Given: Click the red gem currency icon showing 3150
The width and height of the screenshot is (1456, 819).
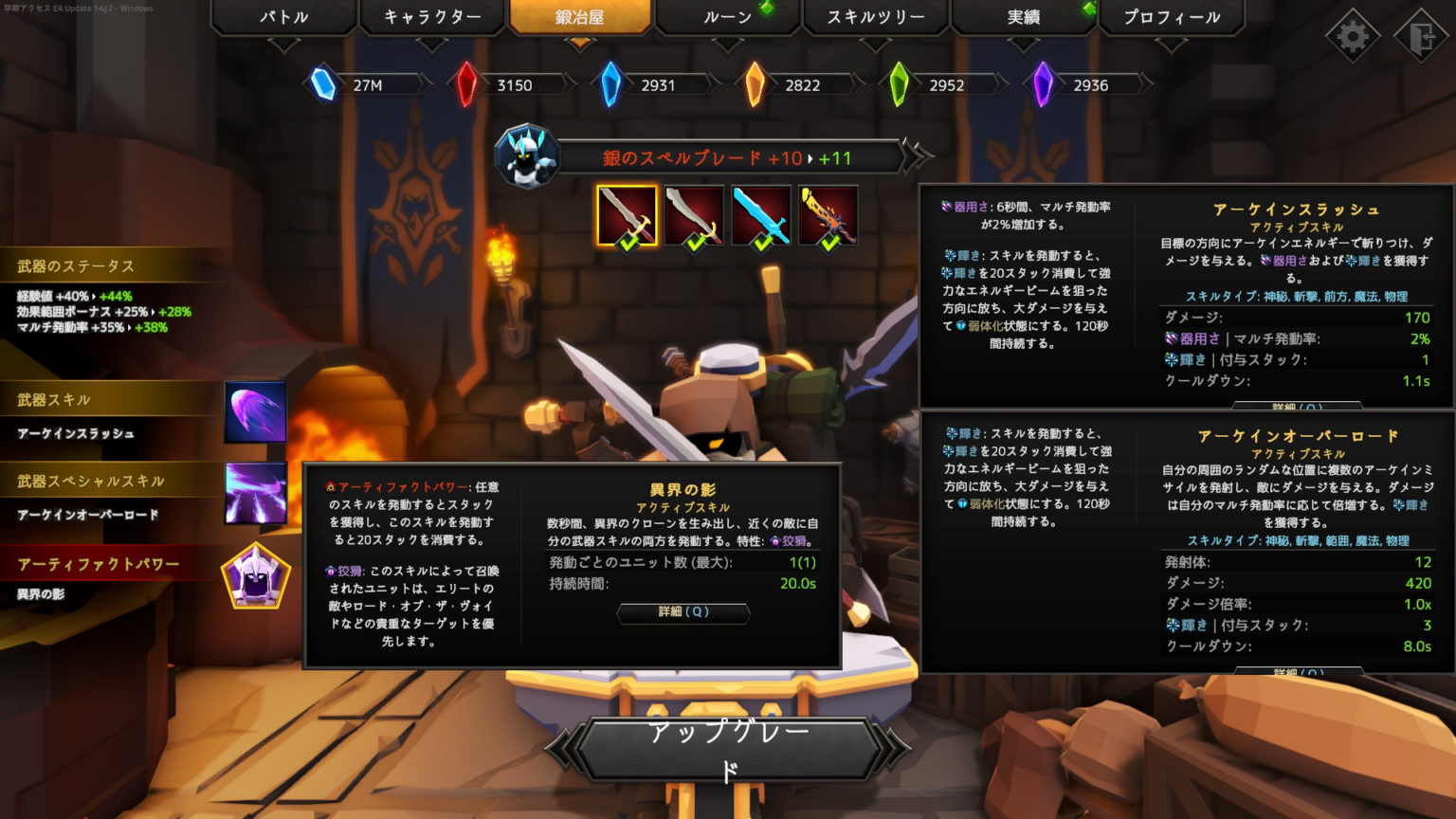Looking at the screenshot, I should point(466,84).
